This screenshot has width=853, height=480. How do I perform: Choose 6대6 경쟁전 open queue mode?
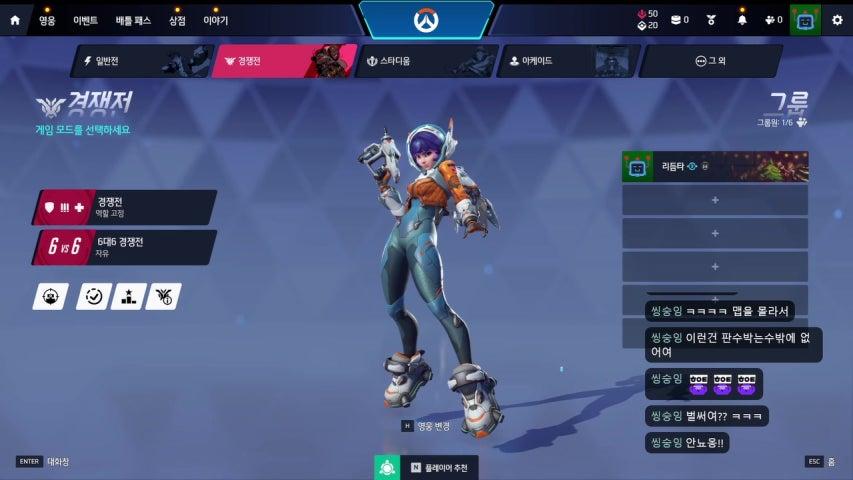[124, 247]
